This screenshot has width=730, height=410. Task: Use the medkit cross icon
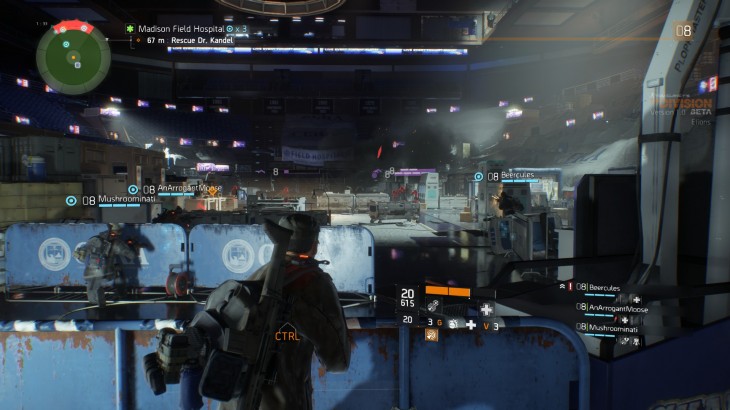coord(470,325)
